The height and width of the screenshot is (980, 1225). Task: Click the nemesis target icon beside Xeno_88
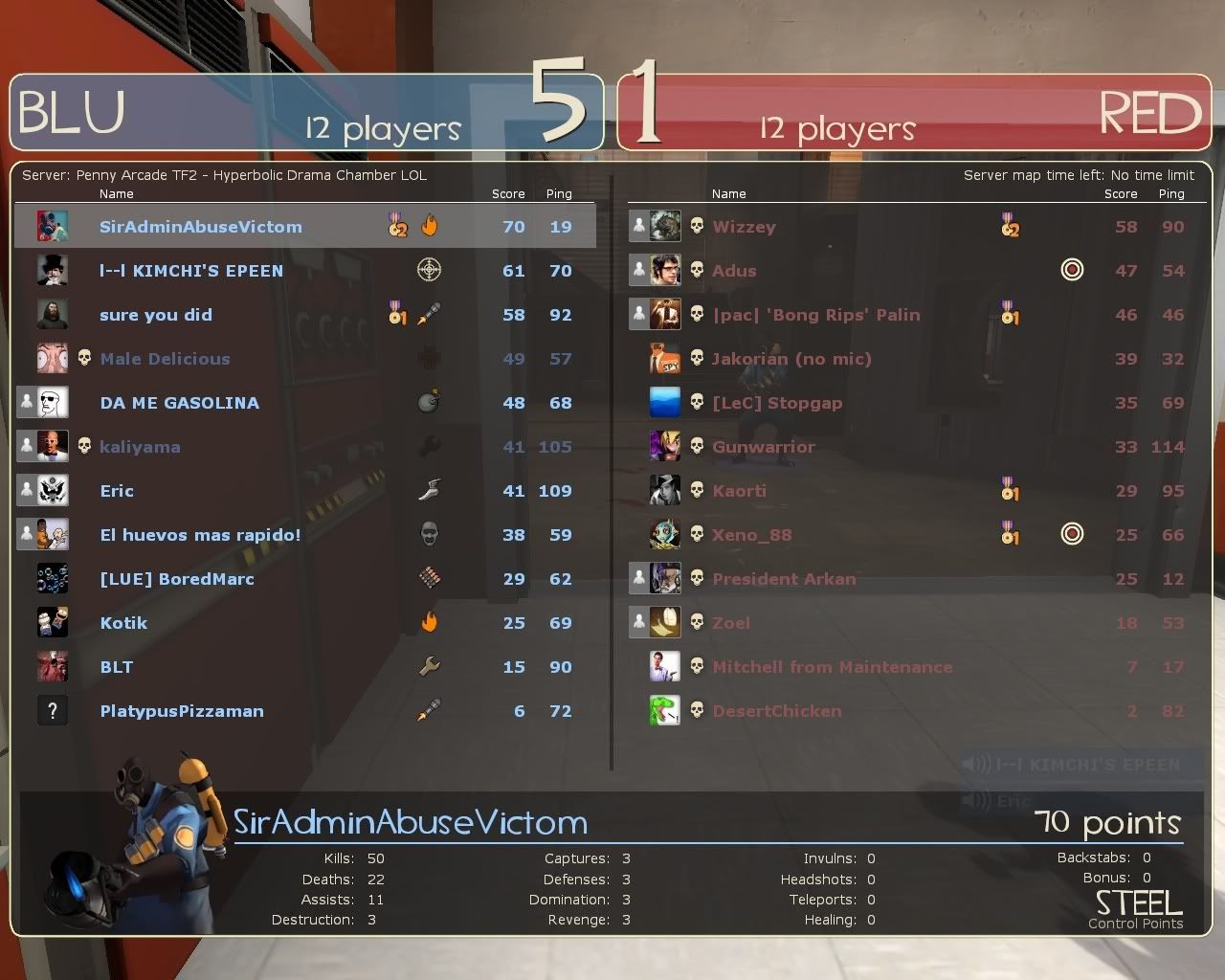point(1072,534)
